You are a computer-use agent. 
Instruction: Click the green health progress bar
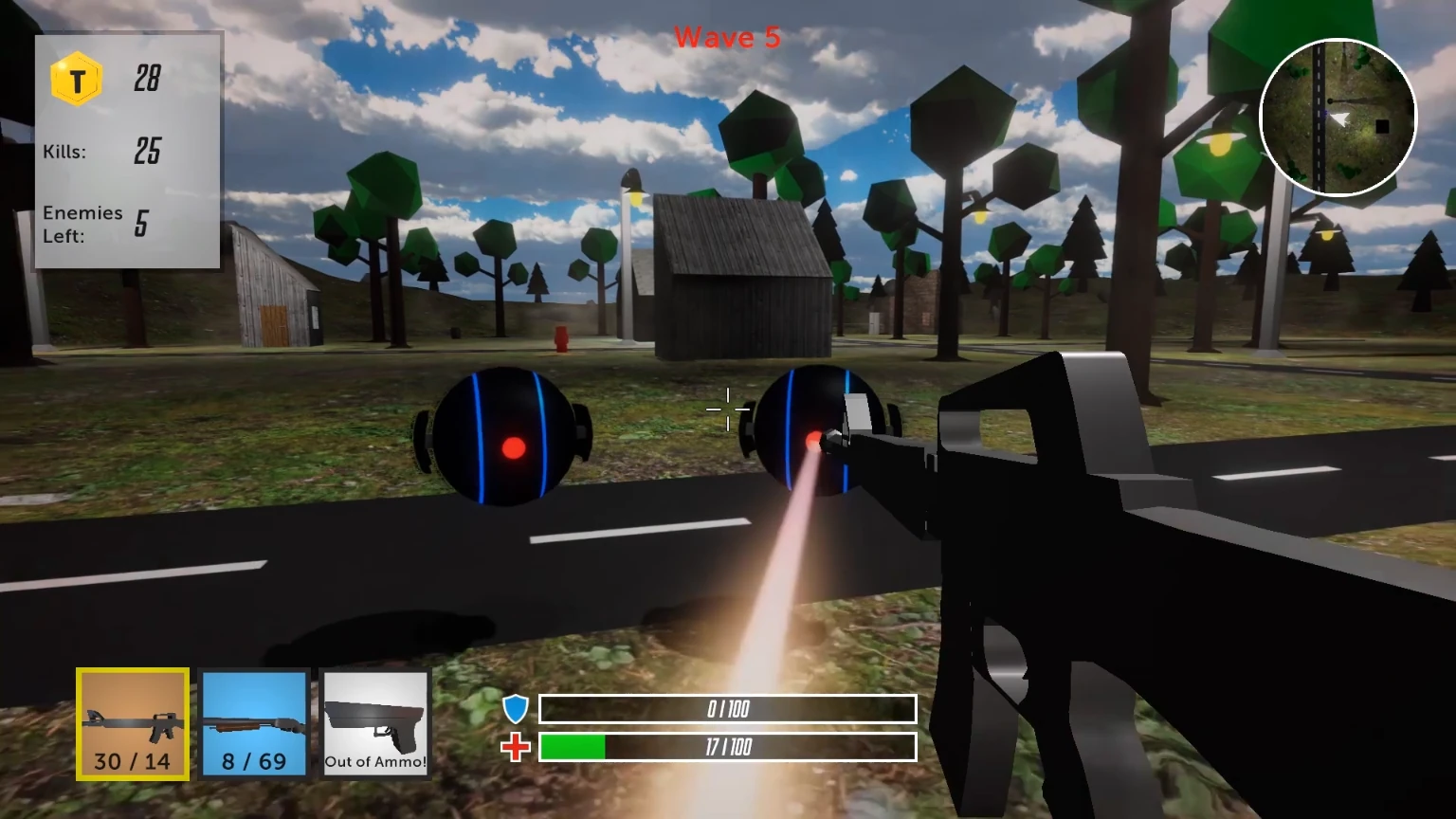573,747
